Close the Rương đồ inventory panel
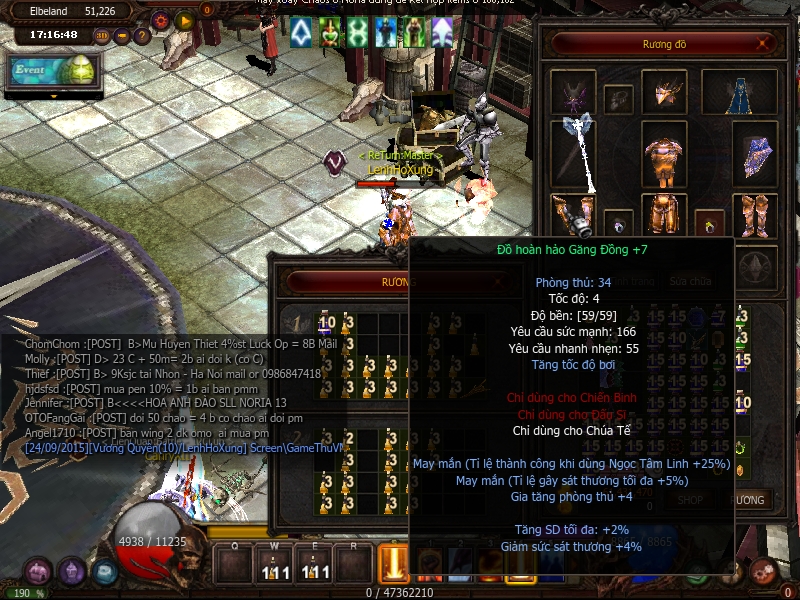Viewport: 800px width, 600px height. tap(764, 44)
